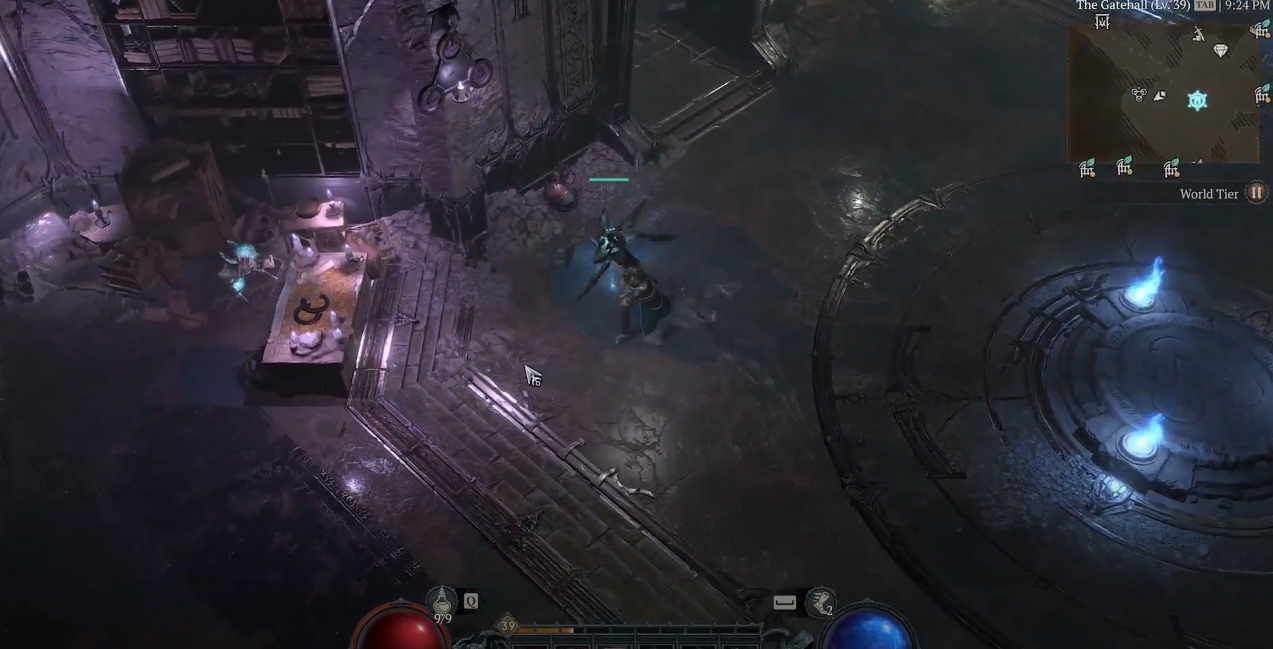Activate the evade boot icon
Screen dimensions: 1273x649
pyautogui.click(x=820, y=601)
